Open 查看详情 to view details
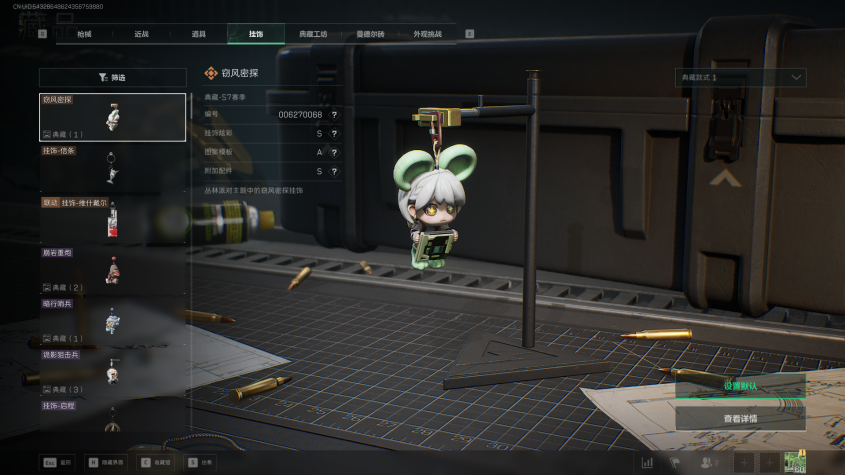845x475 pixels. (x=740, y=419)
